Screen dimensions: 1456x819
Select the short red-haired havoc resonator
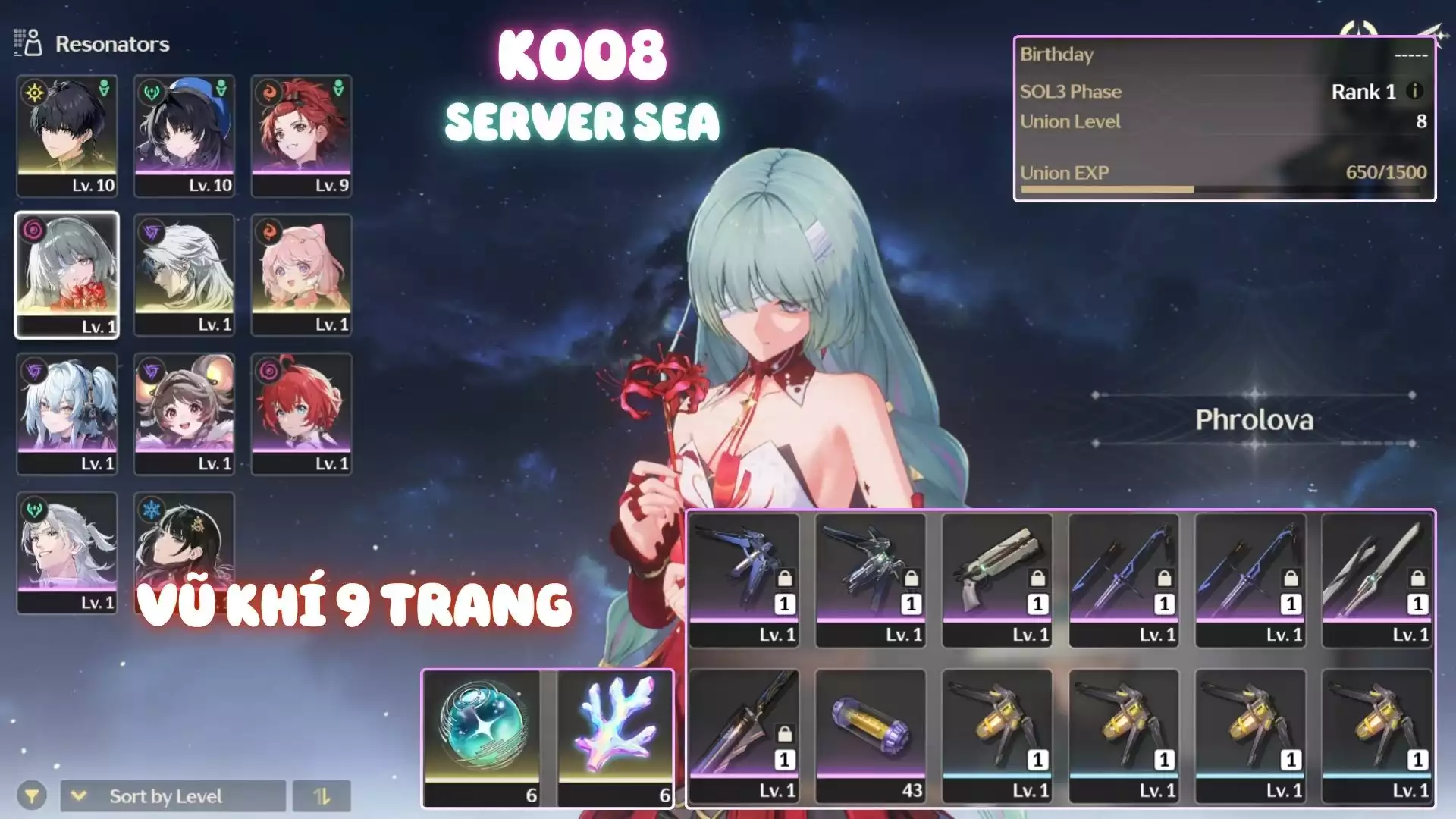click(301, 413)
